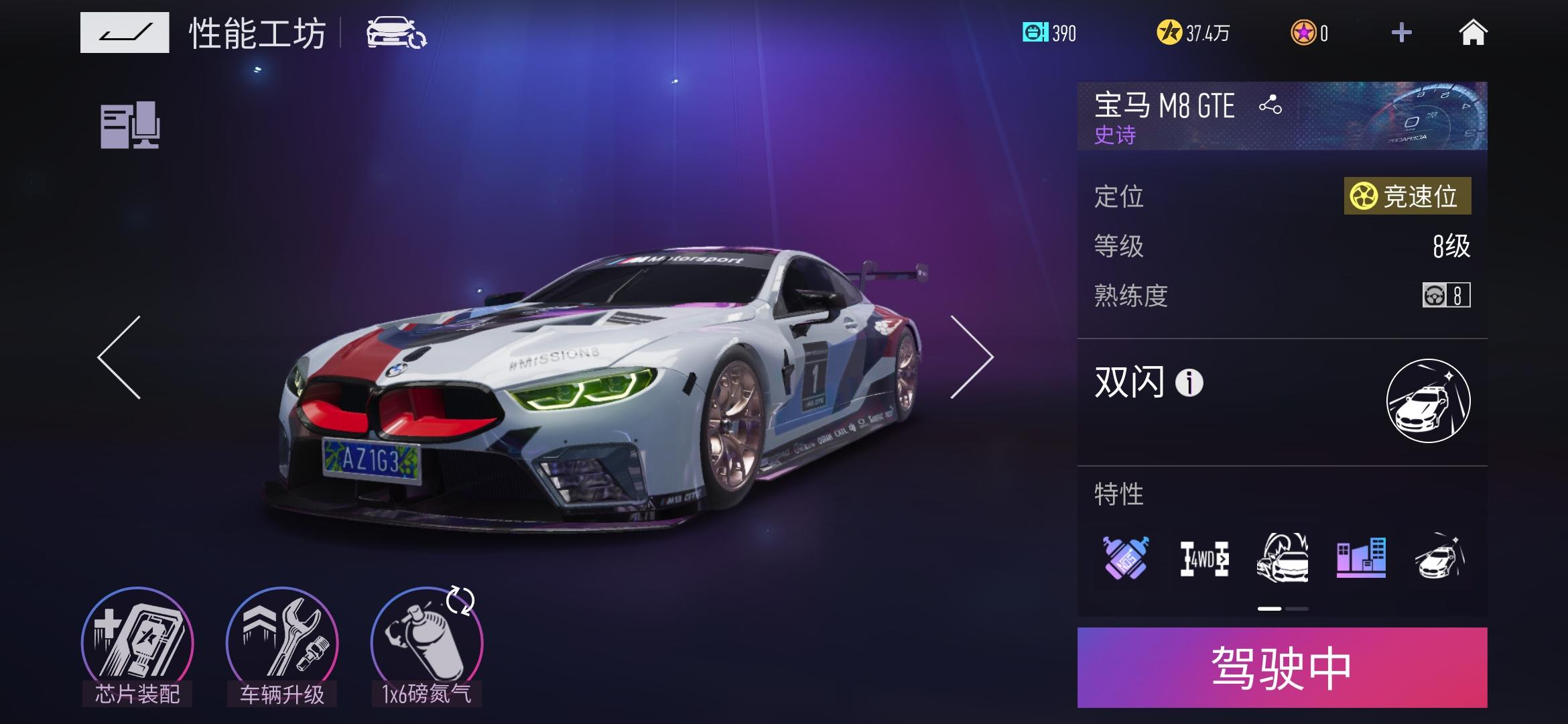
Task: Tap the plus button near the star currency
Action: point(1402,34)
